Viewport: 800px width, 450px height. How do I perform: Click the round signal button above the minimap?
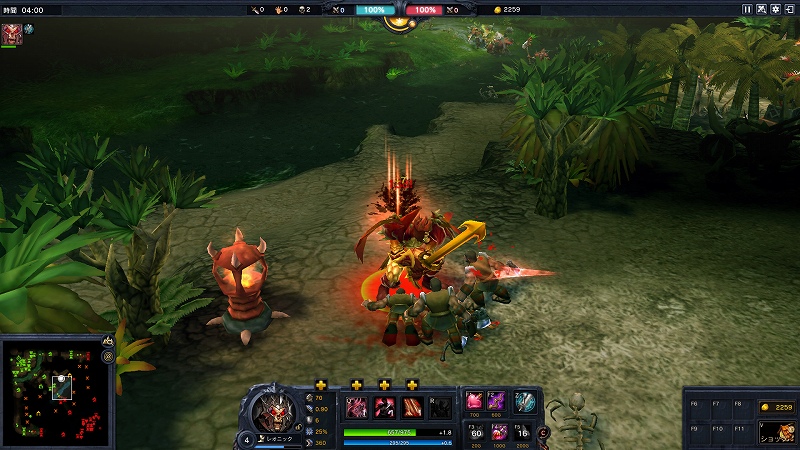pyautogui.click(x=108, y=356)
